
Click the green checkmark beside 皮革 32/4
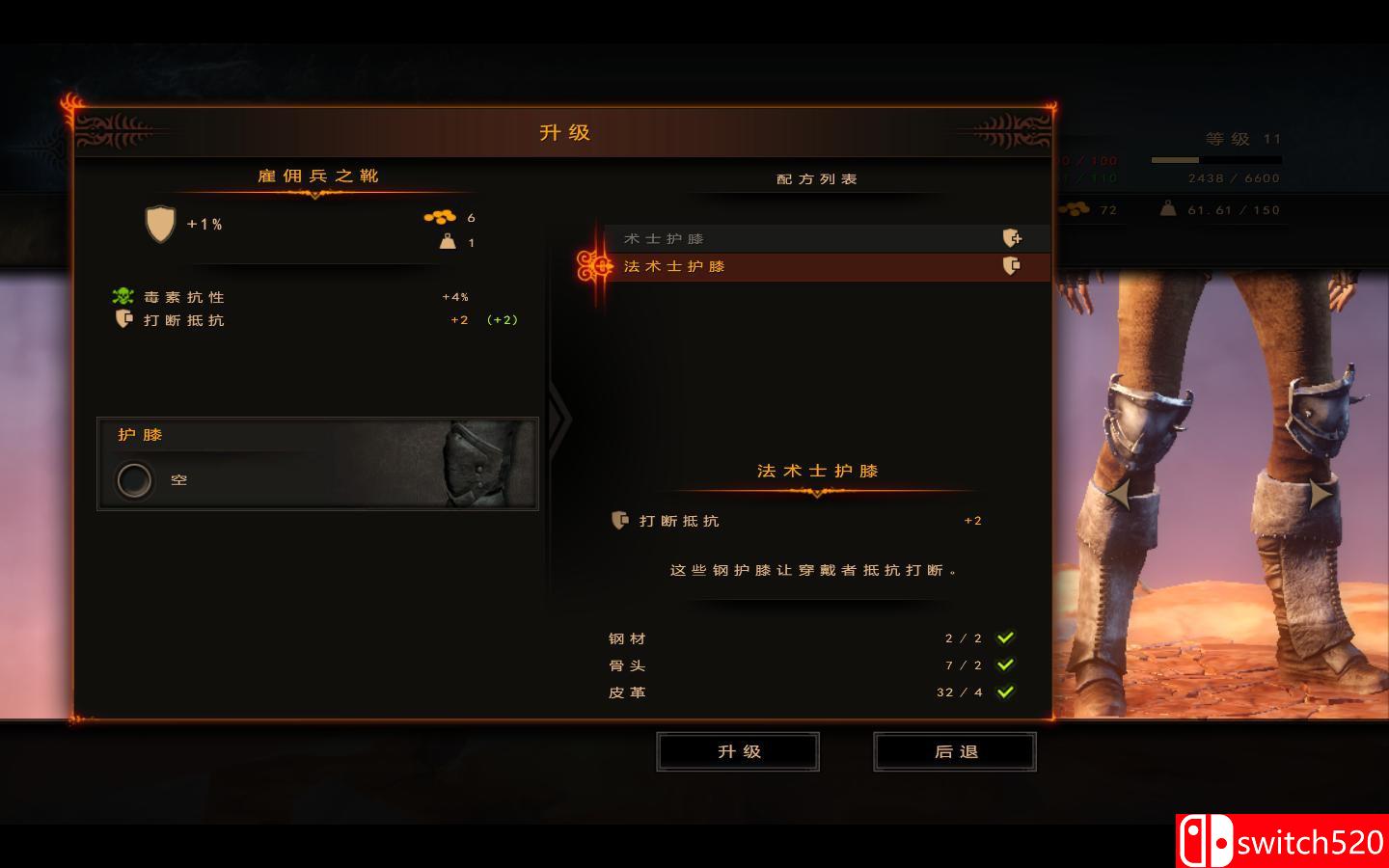[1004, 692]
